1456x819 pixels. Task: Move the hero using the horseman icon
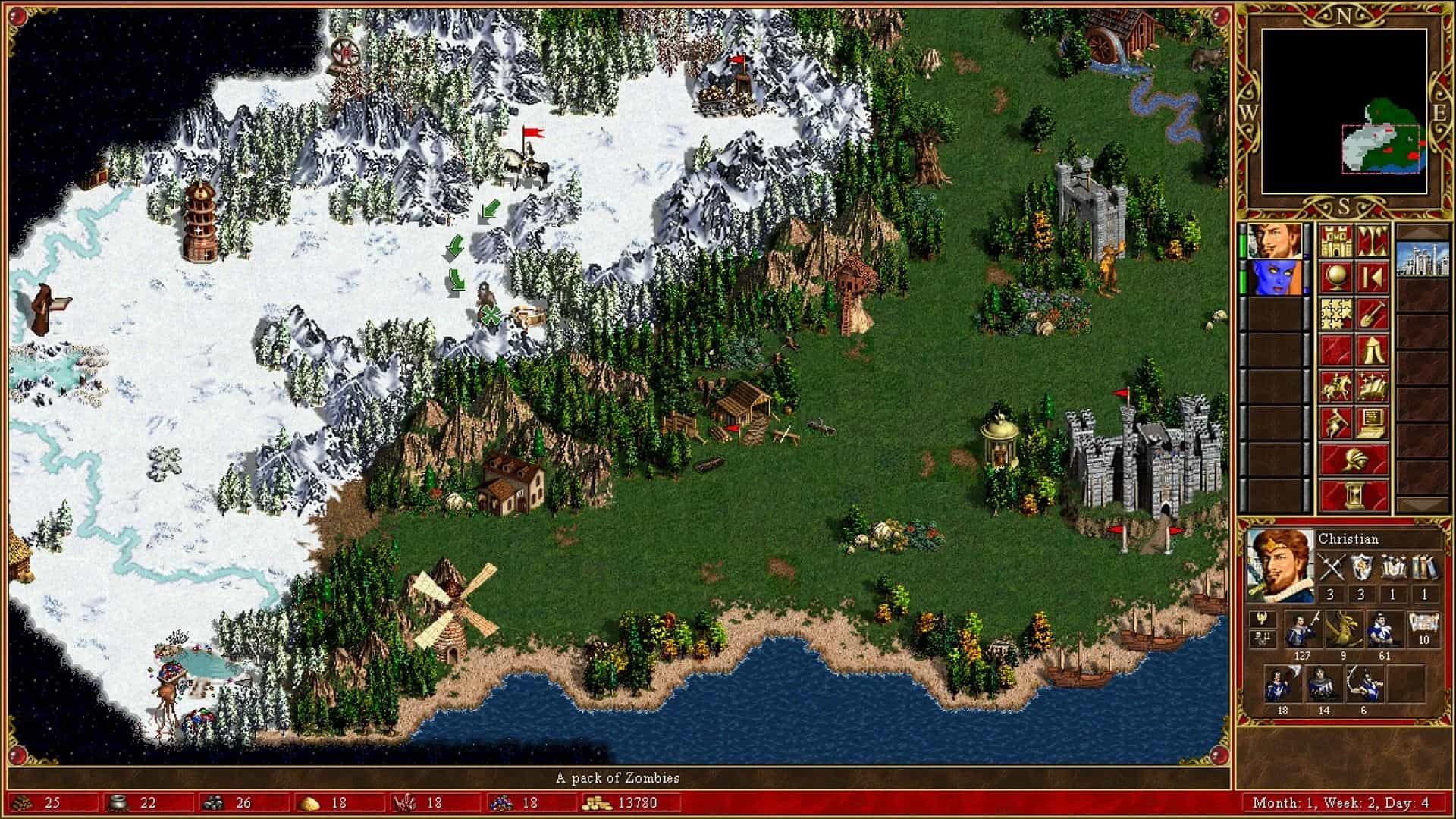pyautogui.click(x=1336, y=387)
